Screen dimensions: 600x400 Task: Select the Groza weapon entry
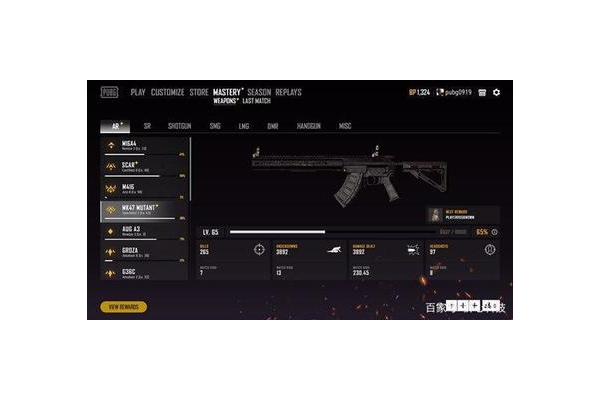(145, 251)
